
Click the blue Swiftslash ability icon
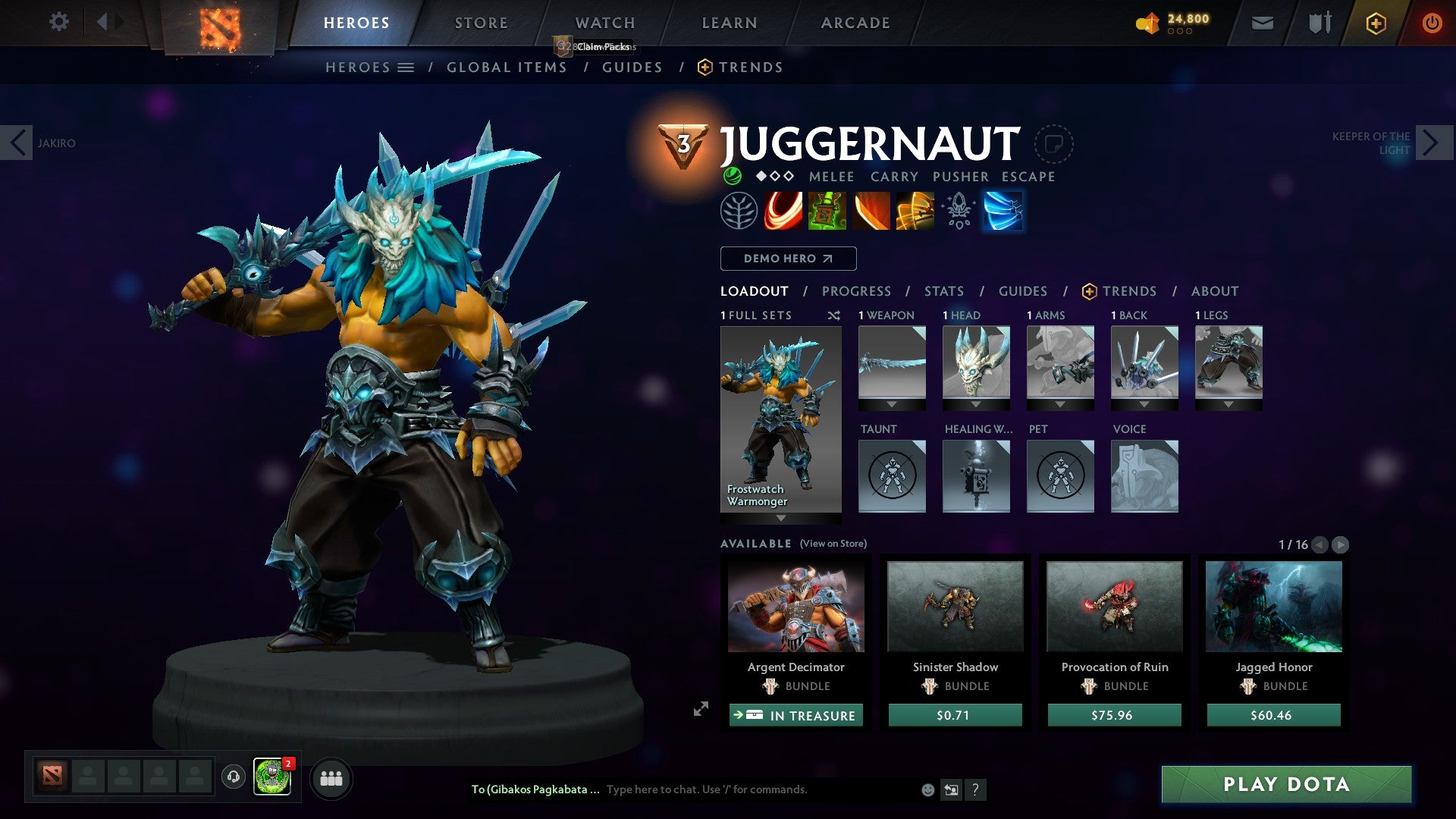1003,211
